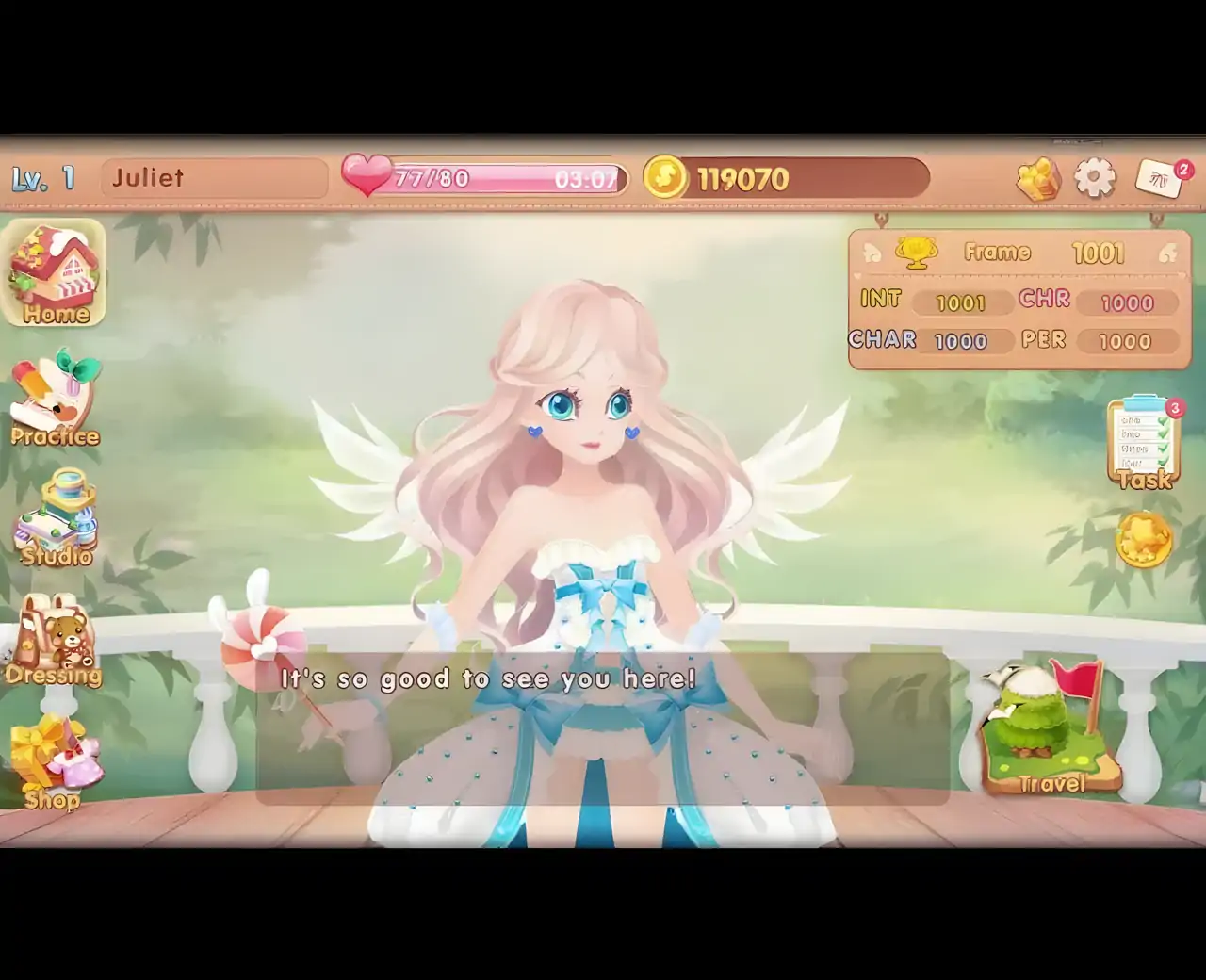Select the Practice activity icon

pos(55,400)
